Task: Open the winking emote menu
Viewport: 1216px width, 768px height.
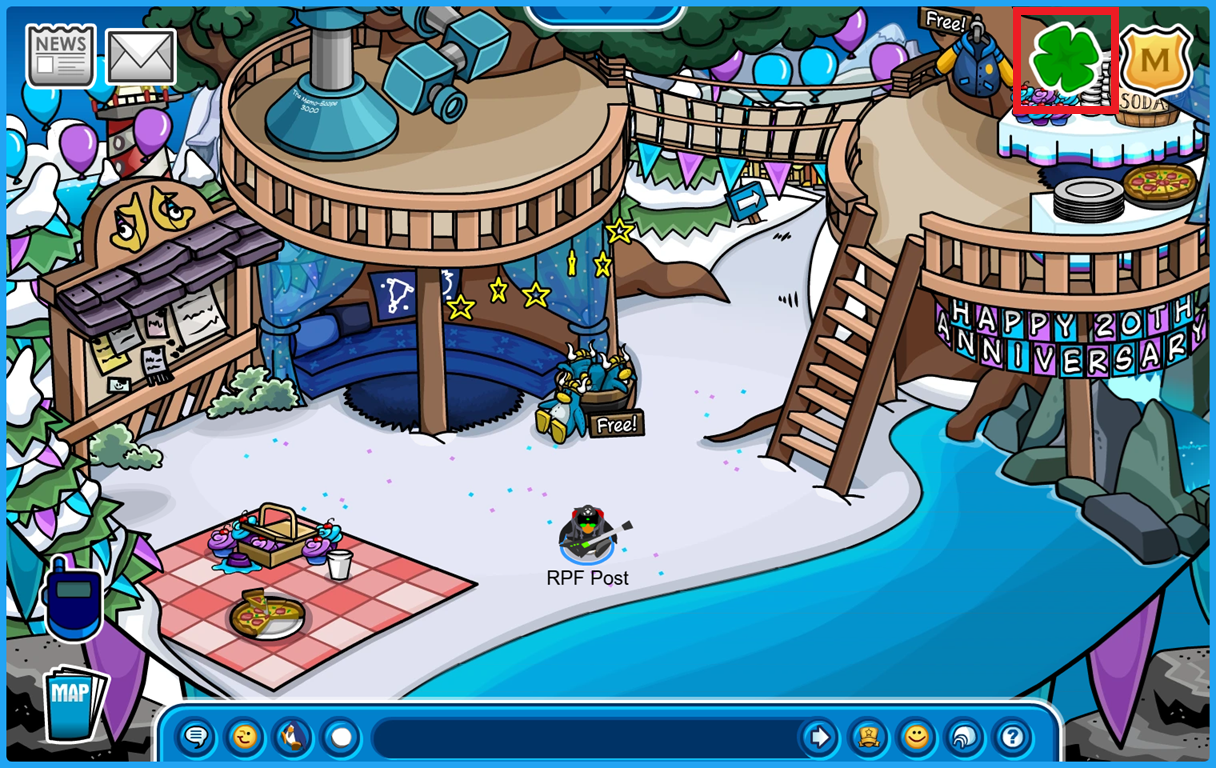Action: click(x=244, y=738)
